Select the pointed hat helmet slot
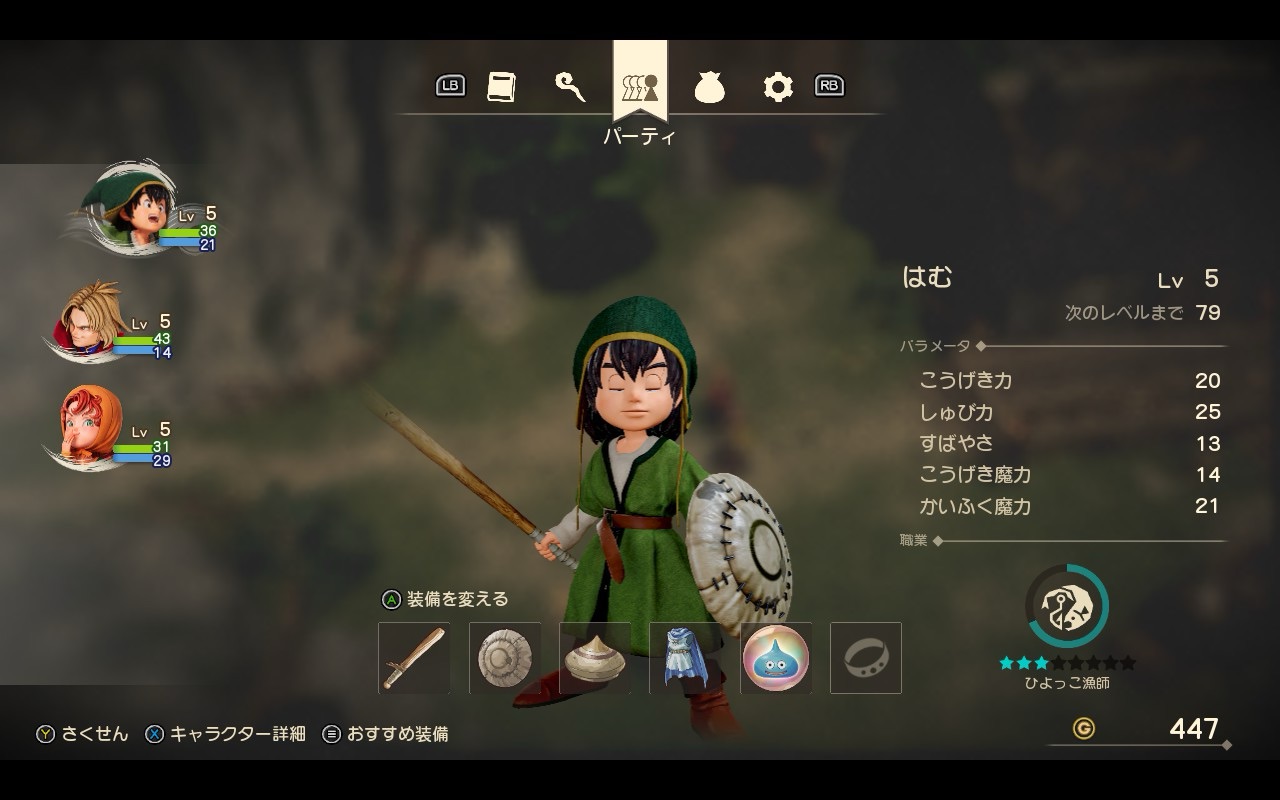The height and width of the screenshot is (800, 1280). tap(595, 658)
